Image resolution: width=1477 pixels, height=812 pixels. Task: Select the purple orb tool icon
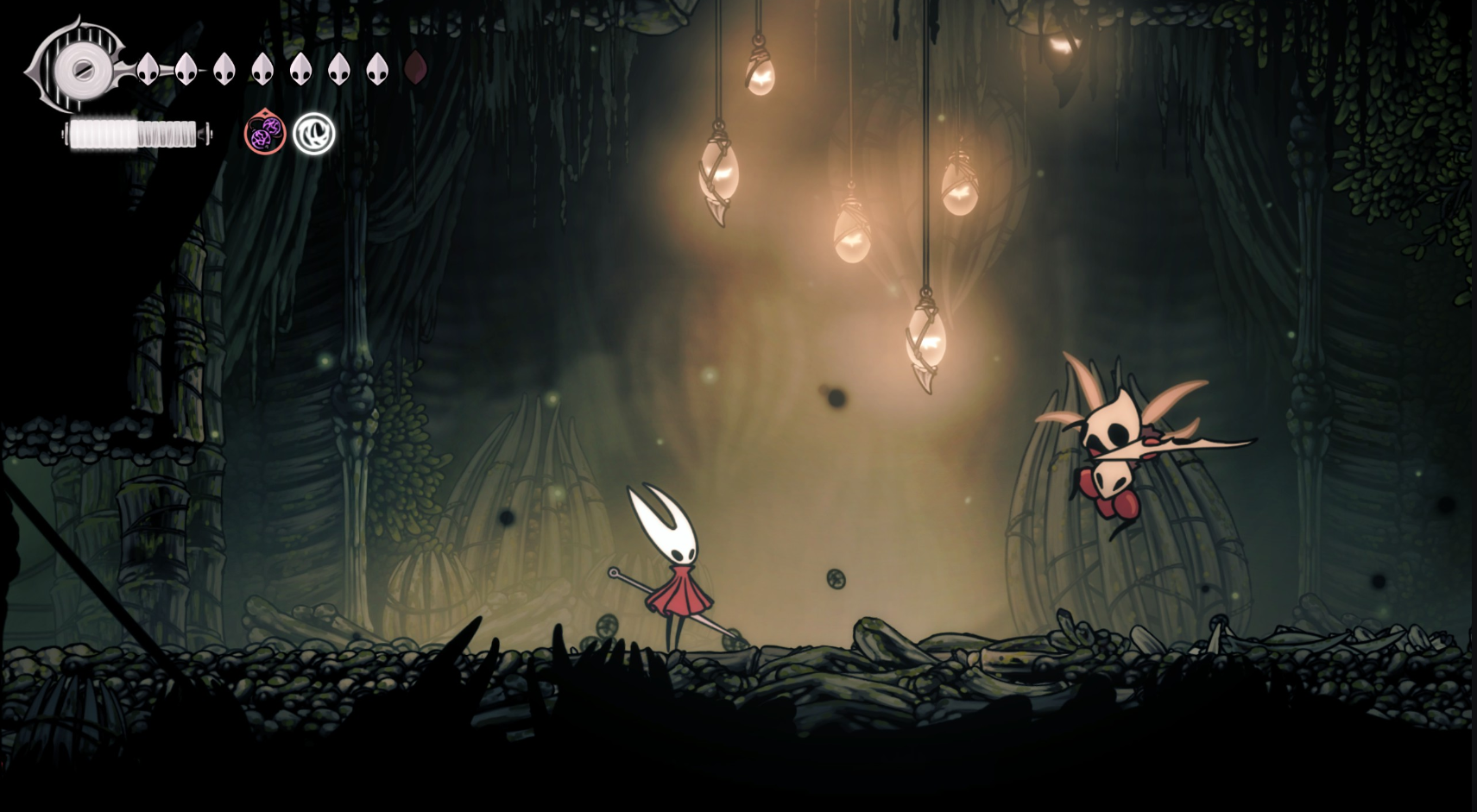pos(265,134)
